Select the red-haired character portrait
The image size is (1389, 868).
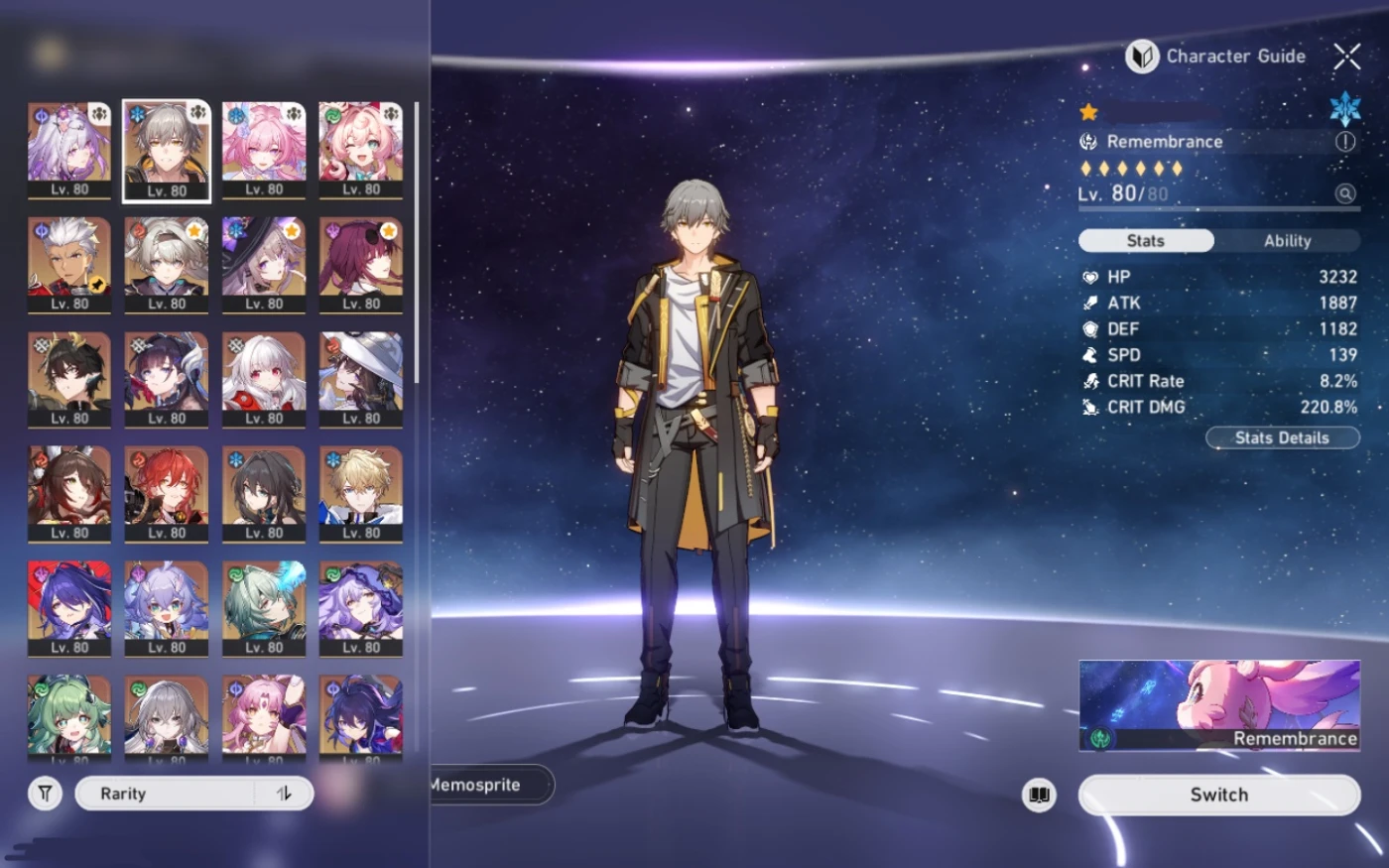click(167, 493)
